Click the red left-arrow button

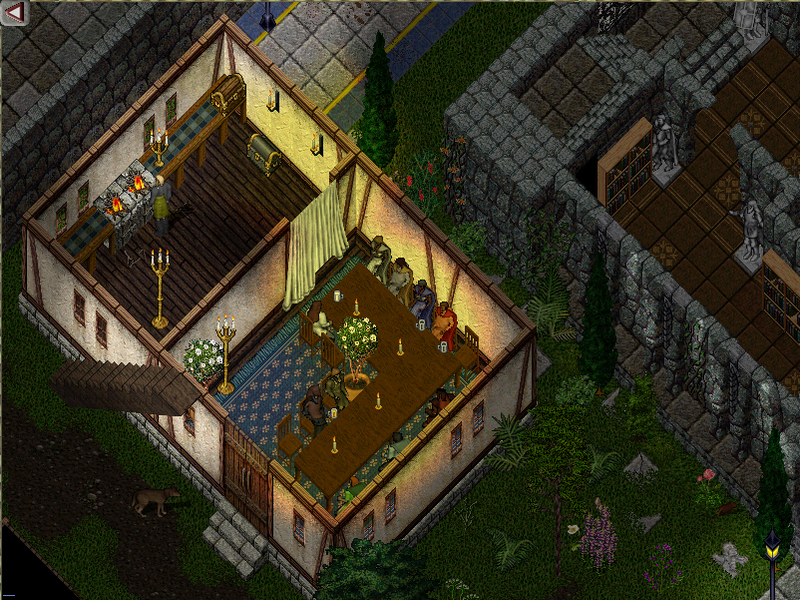(x=14, y=13)
